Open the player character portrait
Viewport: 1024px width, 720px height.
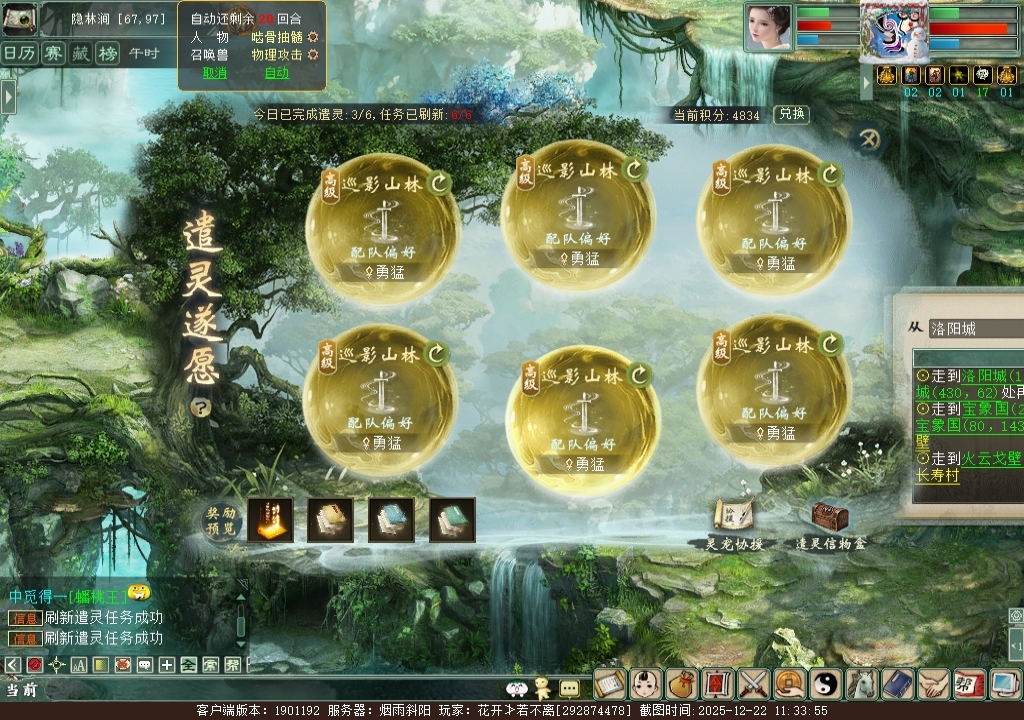tap(768, 26)
